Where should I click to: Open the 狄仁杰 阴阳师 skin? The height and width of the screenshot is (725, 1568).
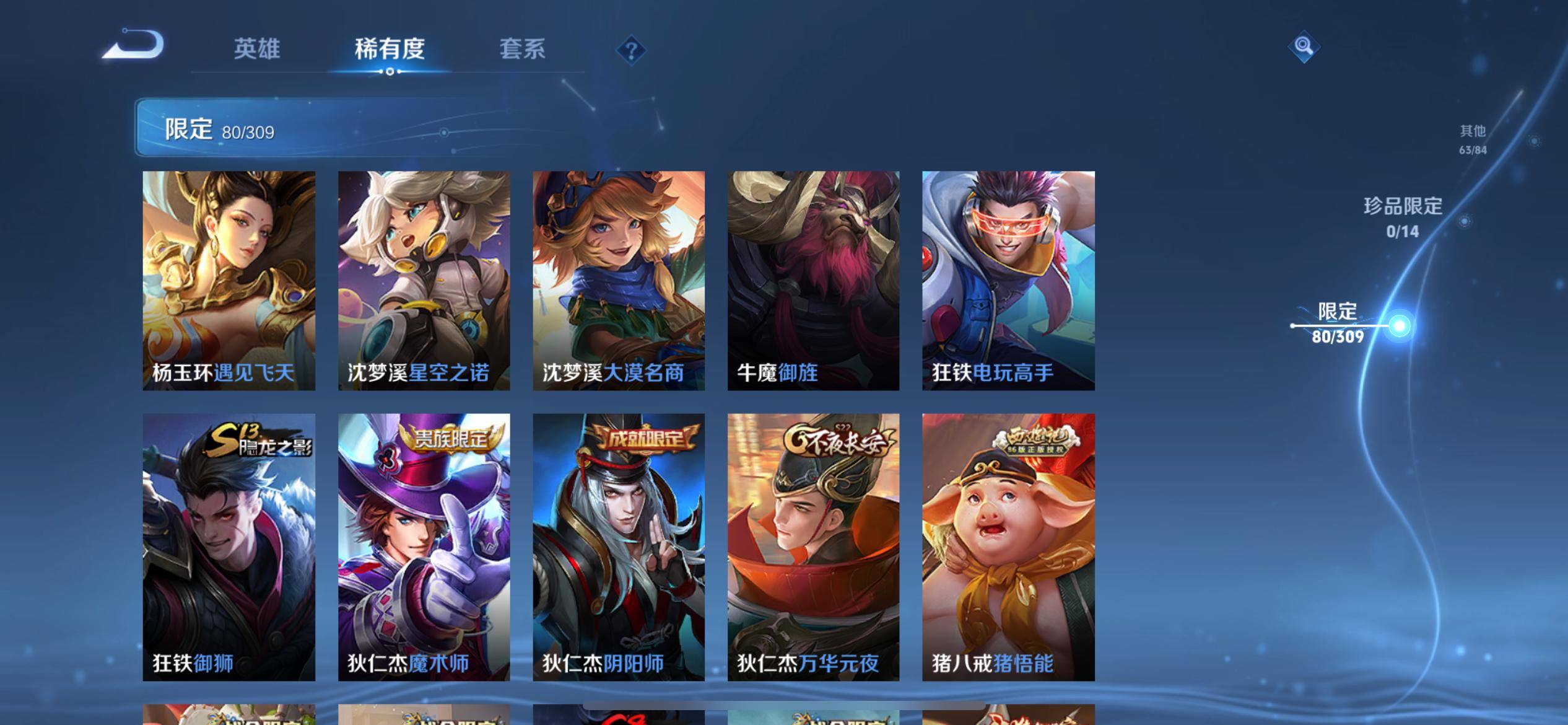(619, 547)
